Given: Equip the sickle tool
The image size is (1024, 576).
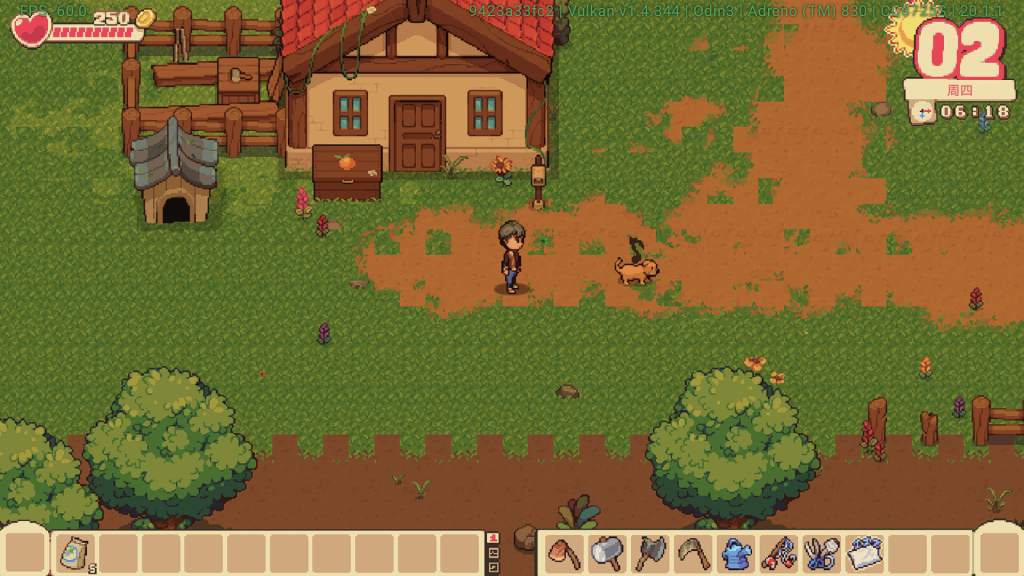Looking at the screenshot, I should click(x=692, y=553).
